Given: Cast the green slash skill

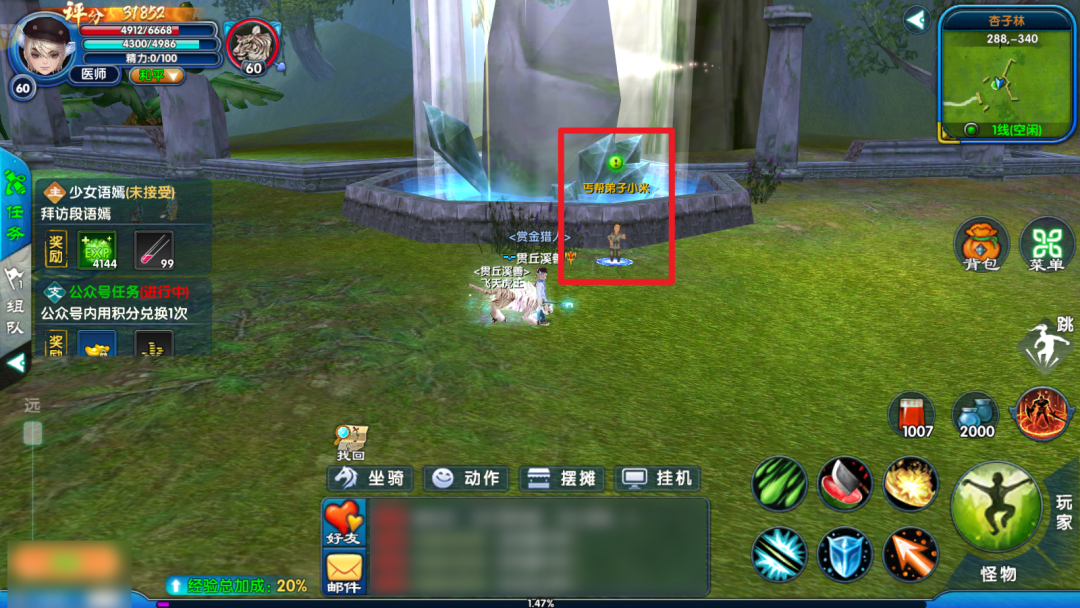Looking at the screenshot, I should [x=779, y=485].
